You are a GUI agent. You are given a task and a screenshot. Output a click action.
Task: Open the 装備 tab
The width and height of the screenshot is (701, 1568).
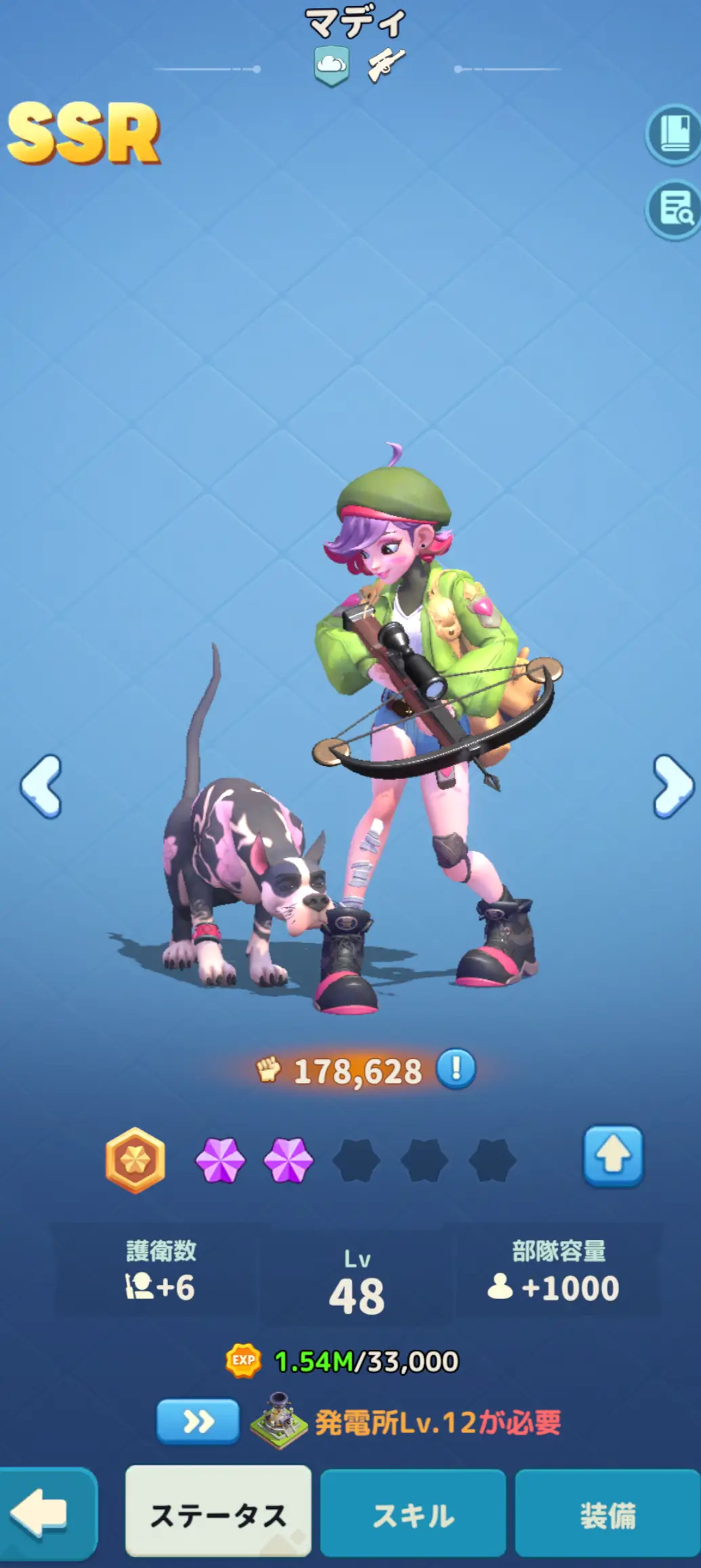coord(608,1514)
